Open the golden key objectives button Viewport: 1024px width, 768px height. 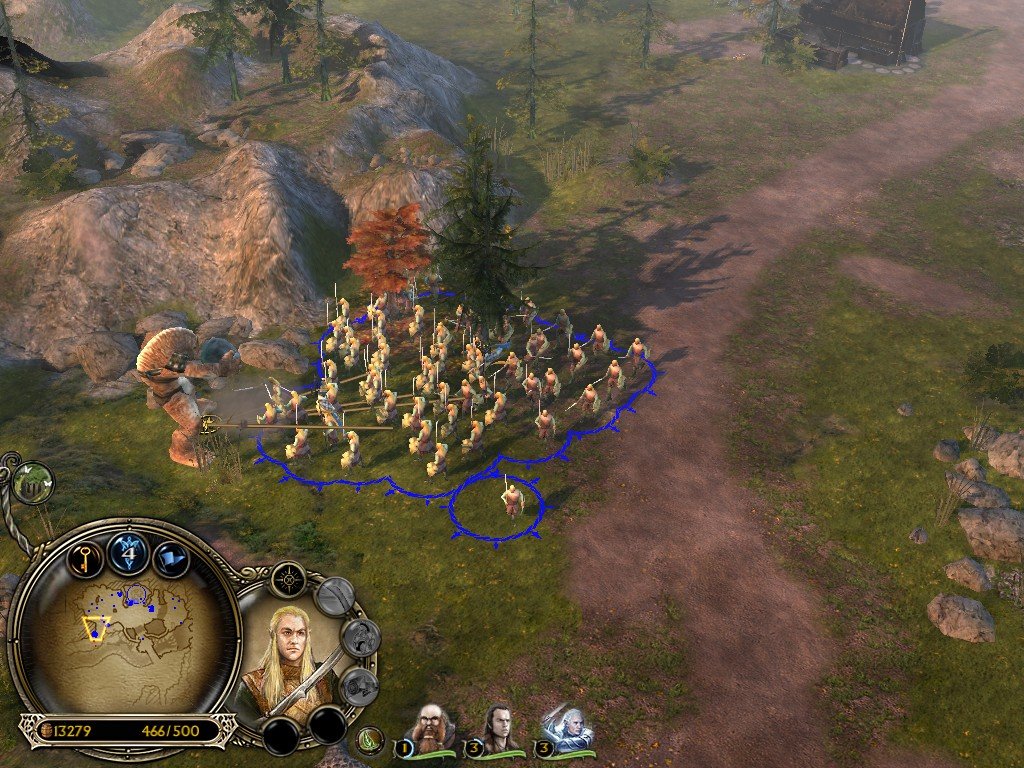(85, 556)
